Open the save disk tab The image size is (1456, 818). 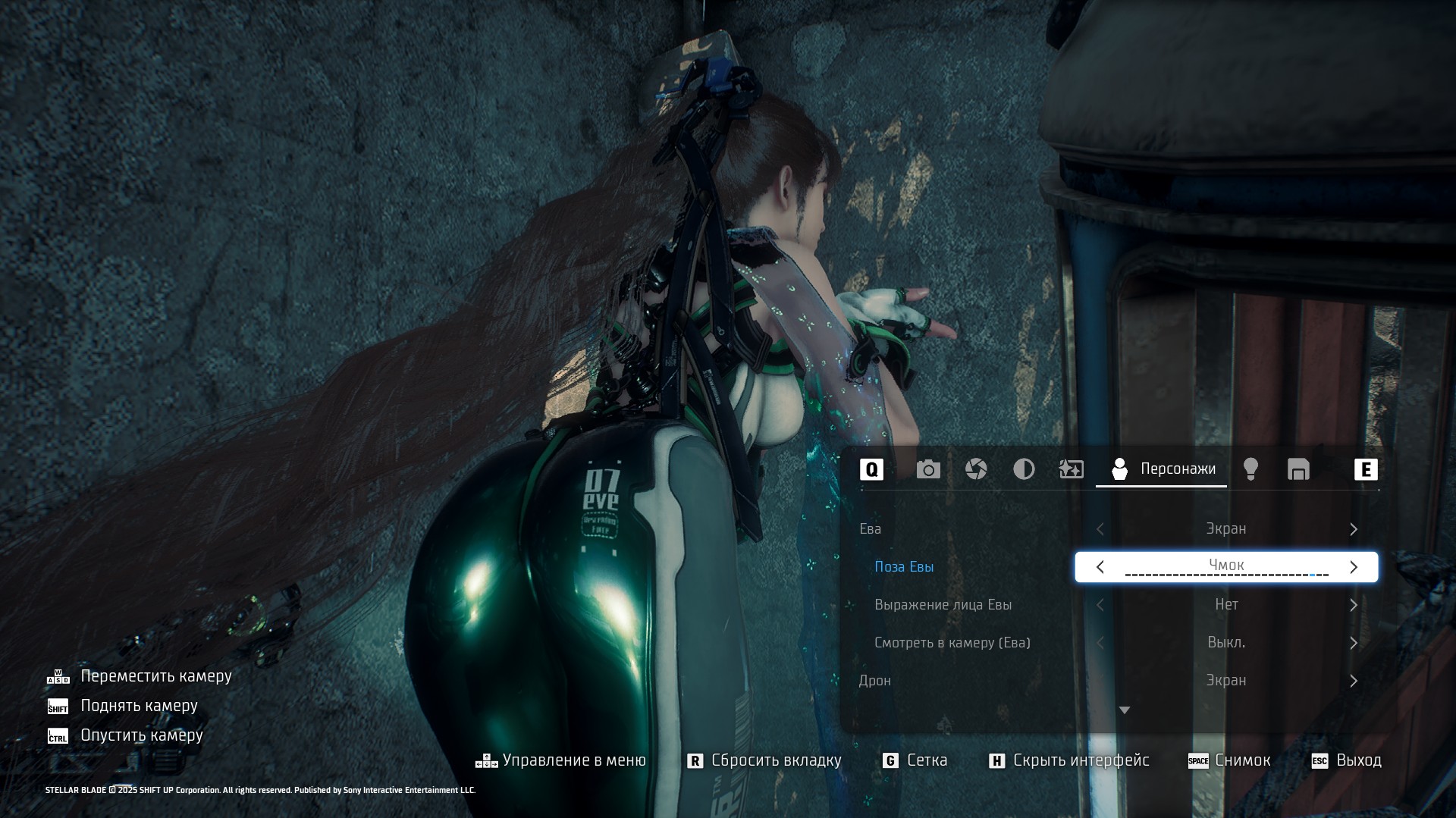click(x=1298, y=470)
